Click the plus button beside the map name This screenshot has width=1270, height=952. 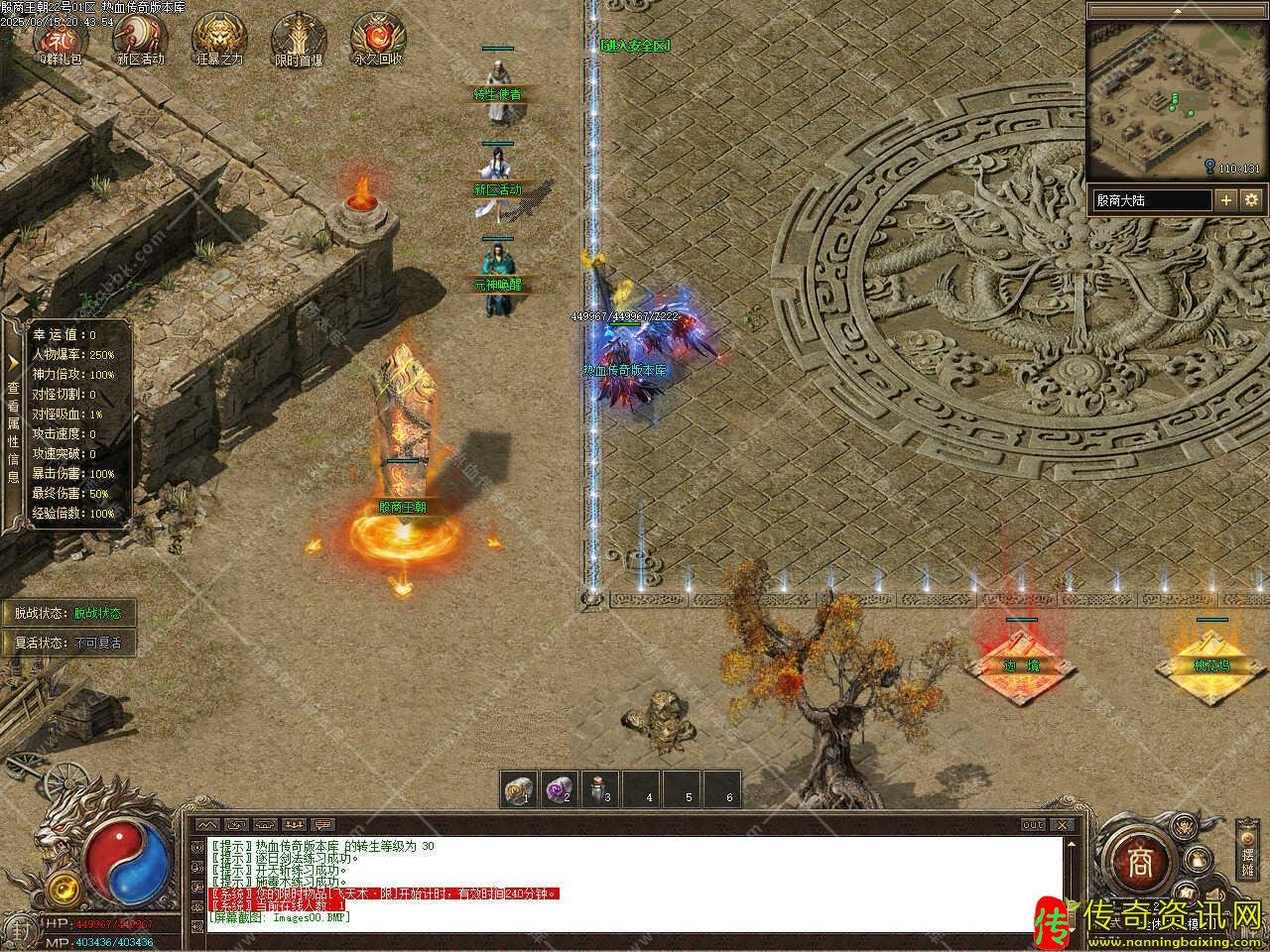click(x=1227, y=199)
